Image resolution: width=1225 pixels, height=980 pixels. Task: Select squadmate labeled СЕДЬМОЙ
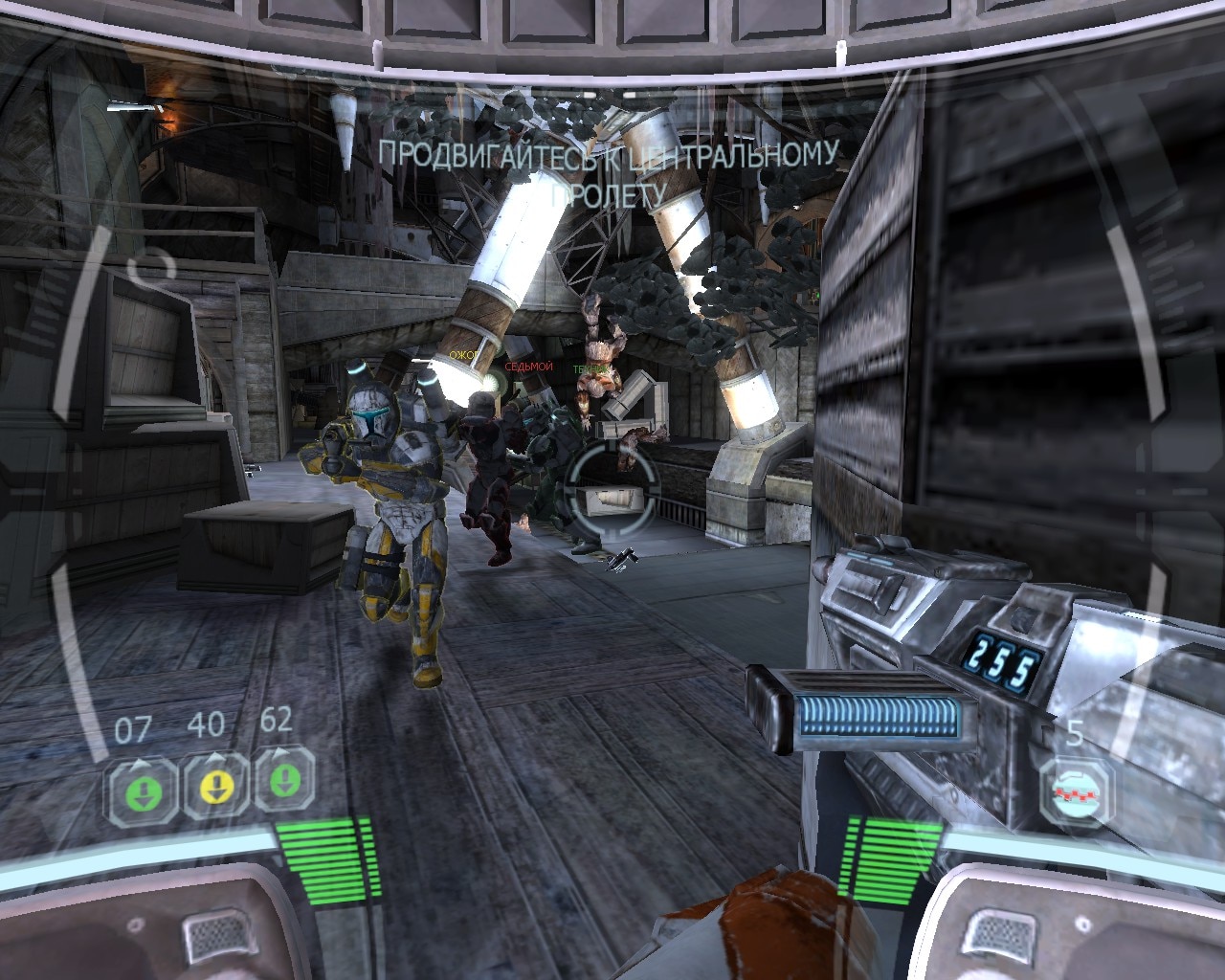click(x=526, y=367)
